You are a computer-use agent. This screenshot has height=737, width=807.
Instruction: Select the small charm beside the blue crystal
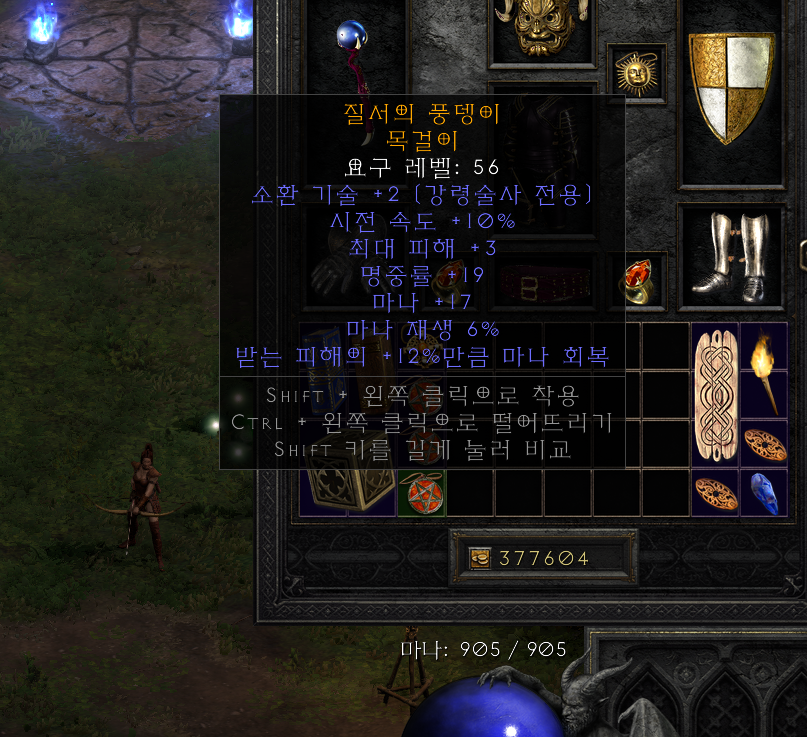click(715, 491)
